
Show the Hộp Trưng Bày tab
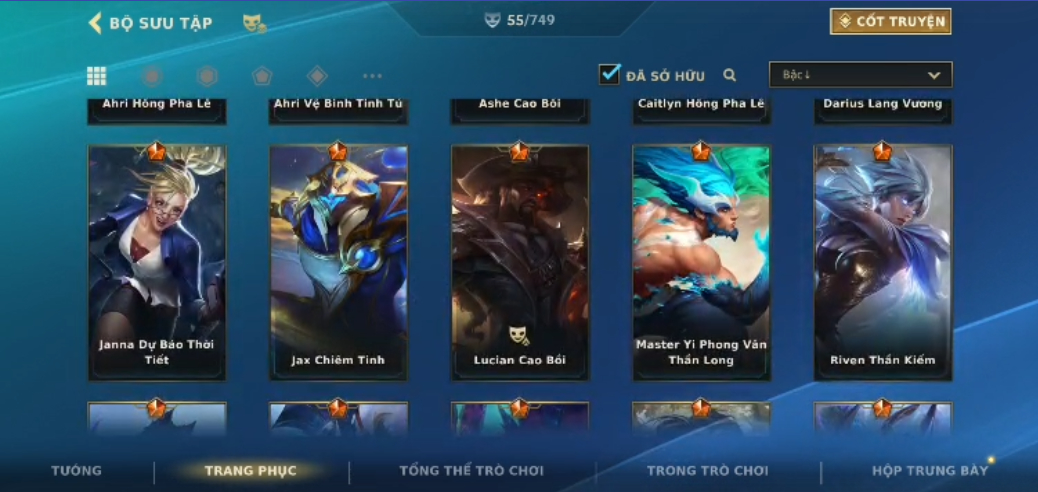[929, 471]
